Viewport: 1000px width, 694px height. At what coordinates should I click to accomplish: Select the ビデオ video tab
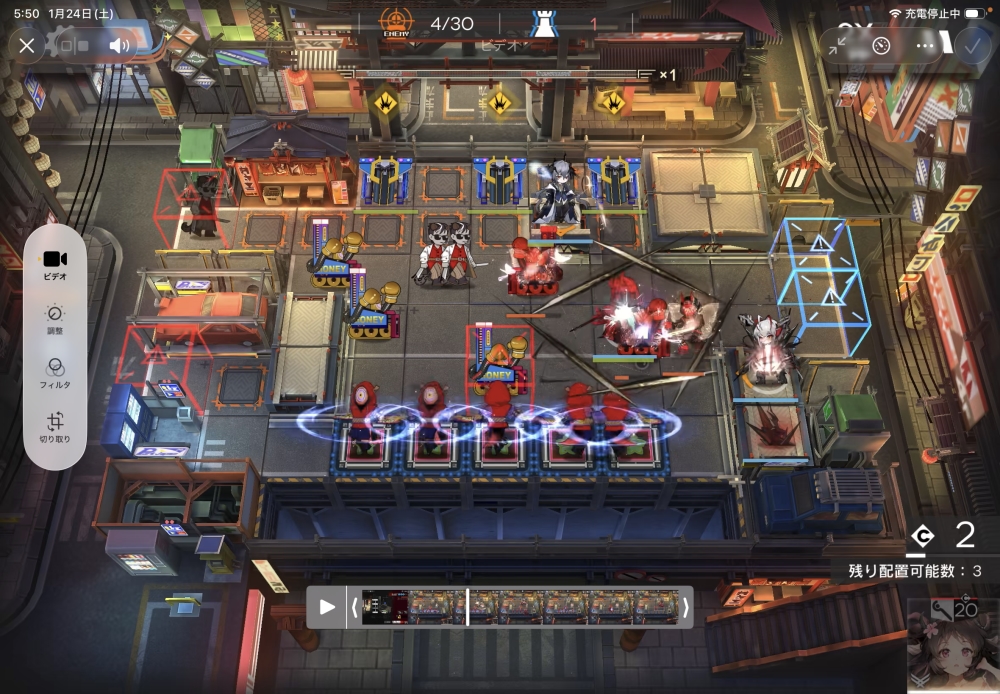[55, 263]
